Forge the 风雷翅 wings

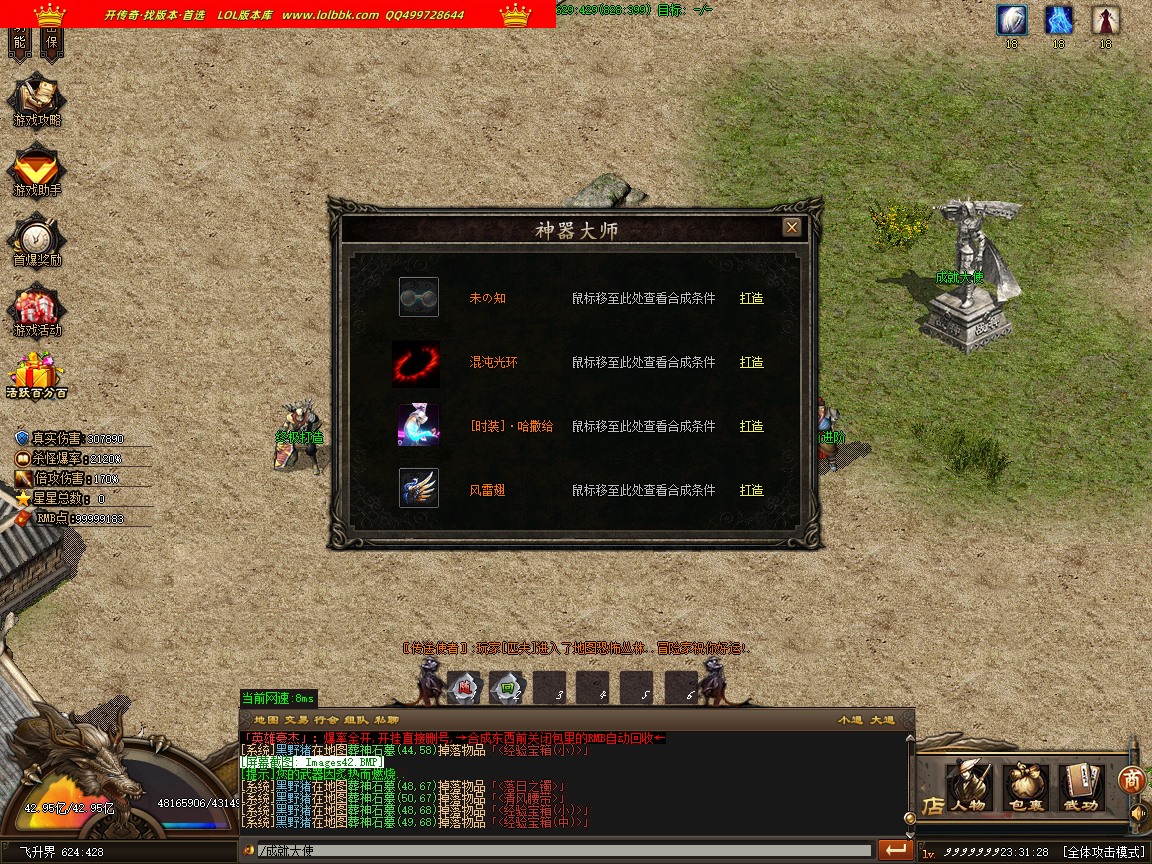pyautogui.click(x=751, y=490)
